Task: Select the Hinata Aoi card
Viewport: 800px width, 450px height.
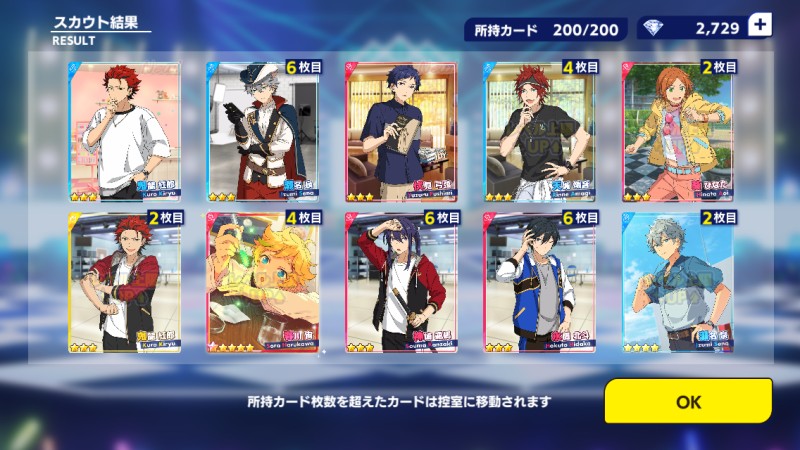Action: click(x=678, y=133)
